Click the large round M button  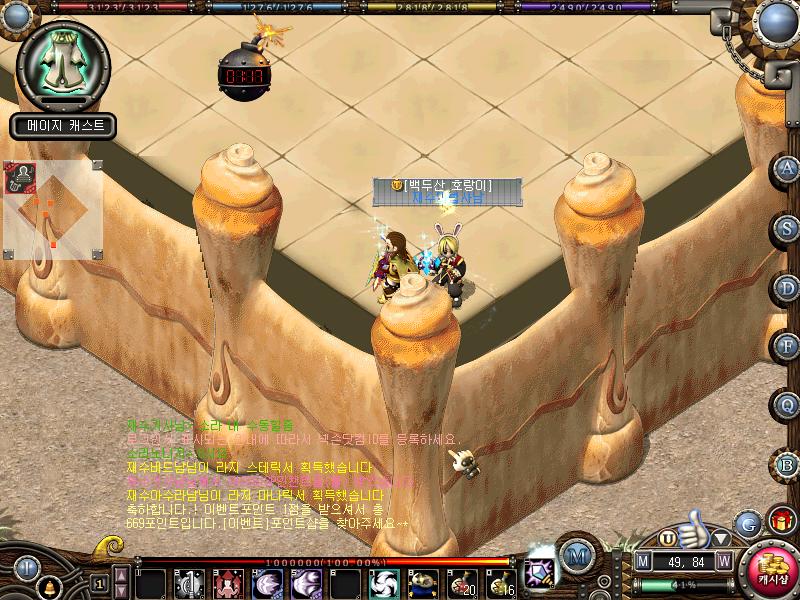pos(575,554)
